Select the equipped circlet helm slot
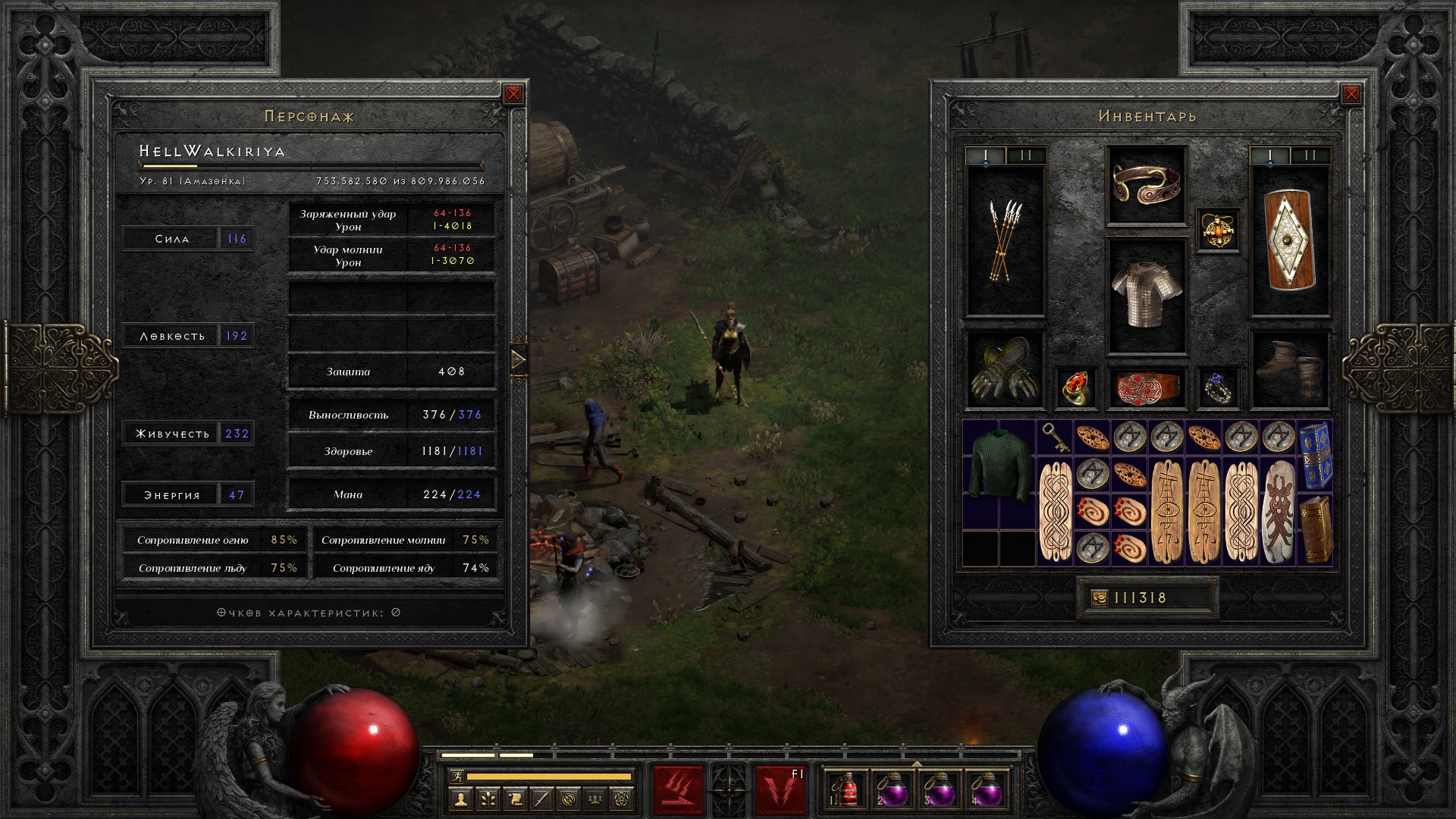 [x=1146, y=184]
